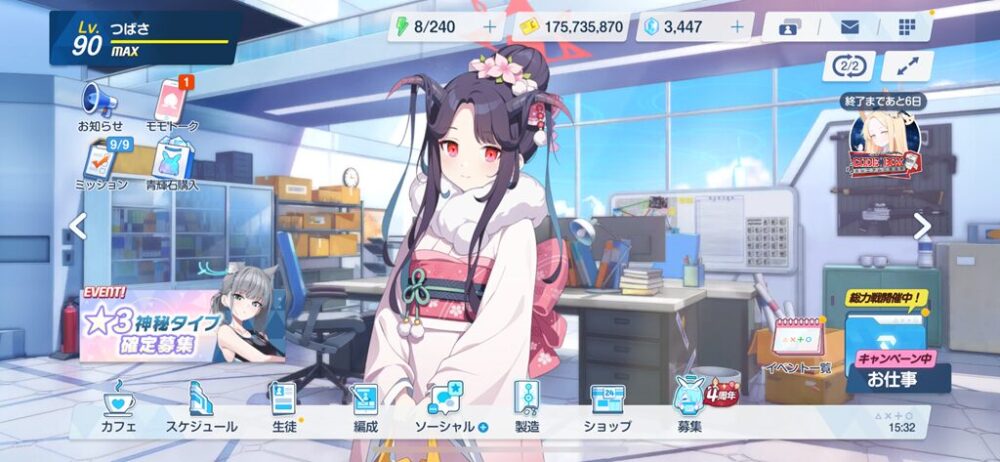The width and height of the screenshot is (1000, 462).
Task: Open the grid menu icon
Action: click(907, 27)
